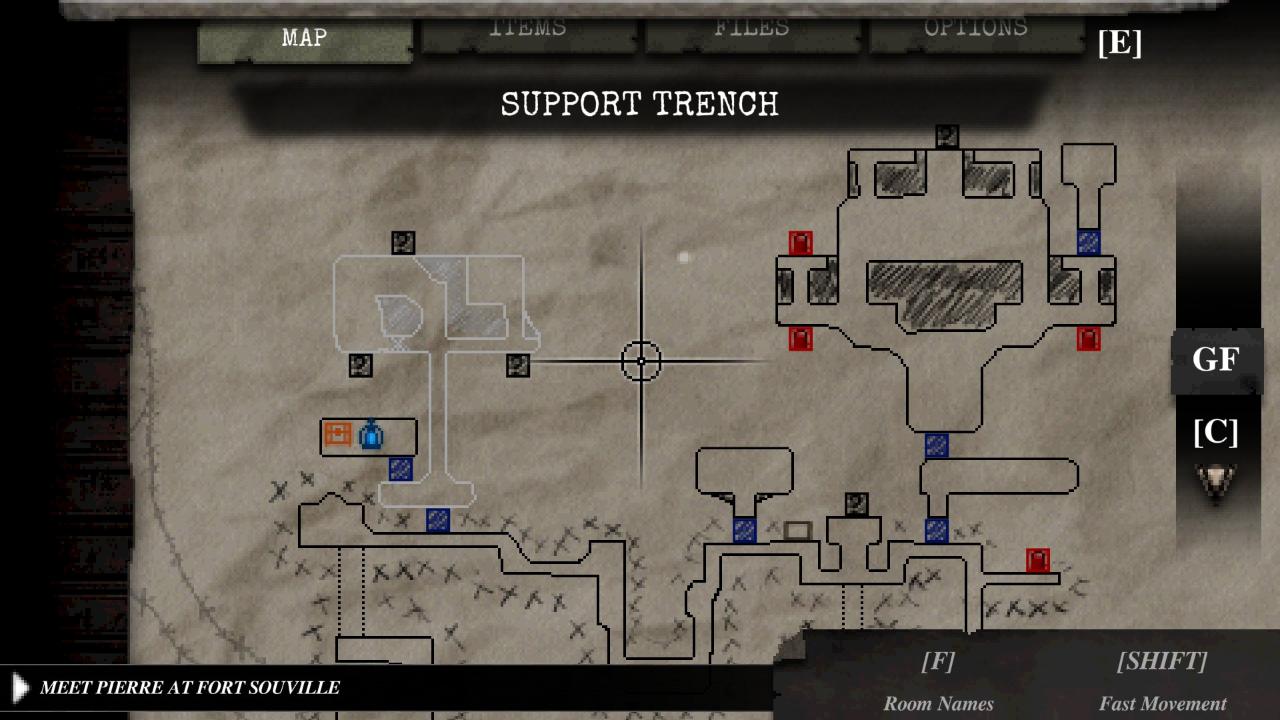Click the white bed marker near the central trench
Screen dimensions: 1280x720
point(795,531)
